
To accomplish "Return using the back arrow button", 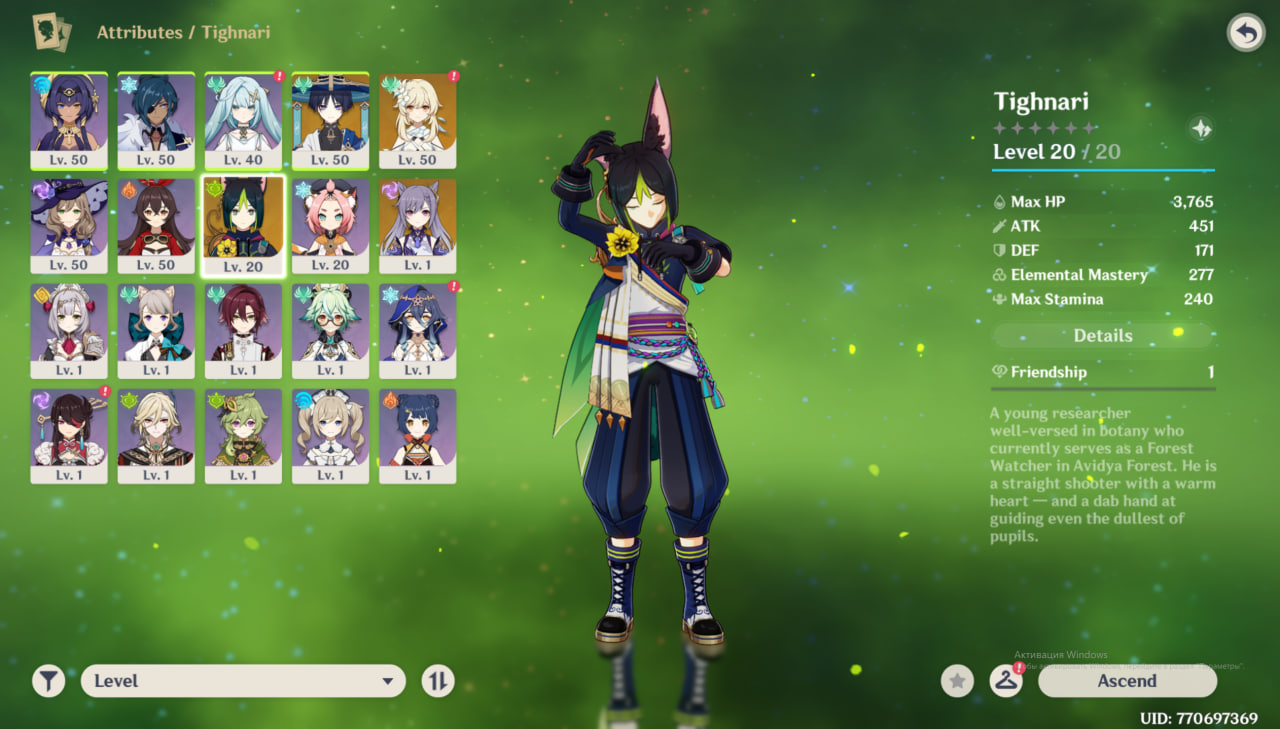I will coord(1245,33).
